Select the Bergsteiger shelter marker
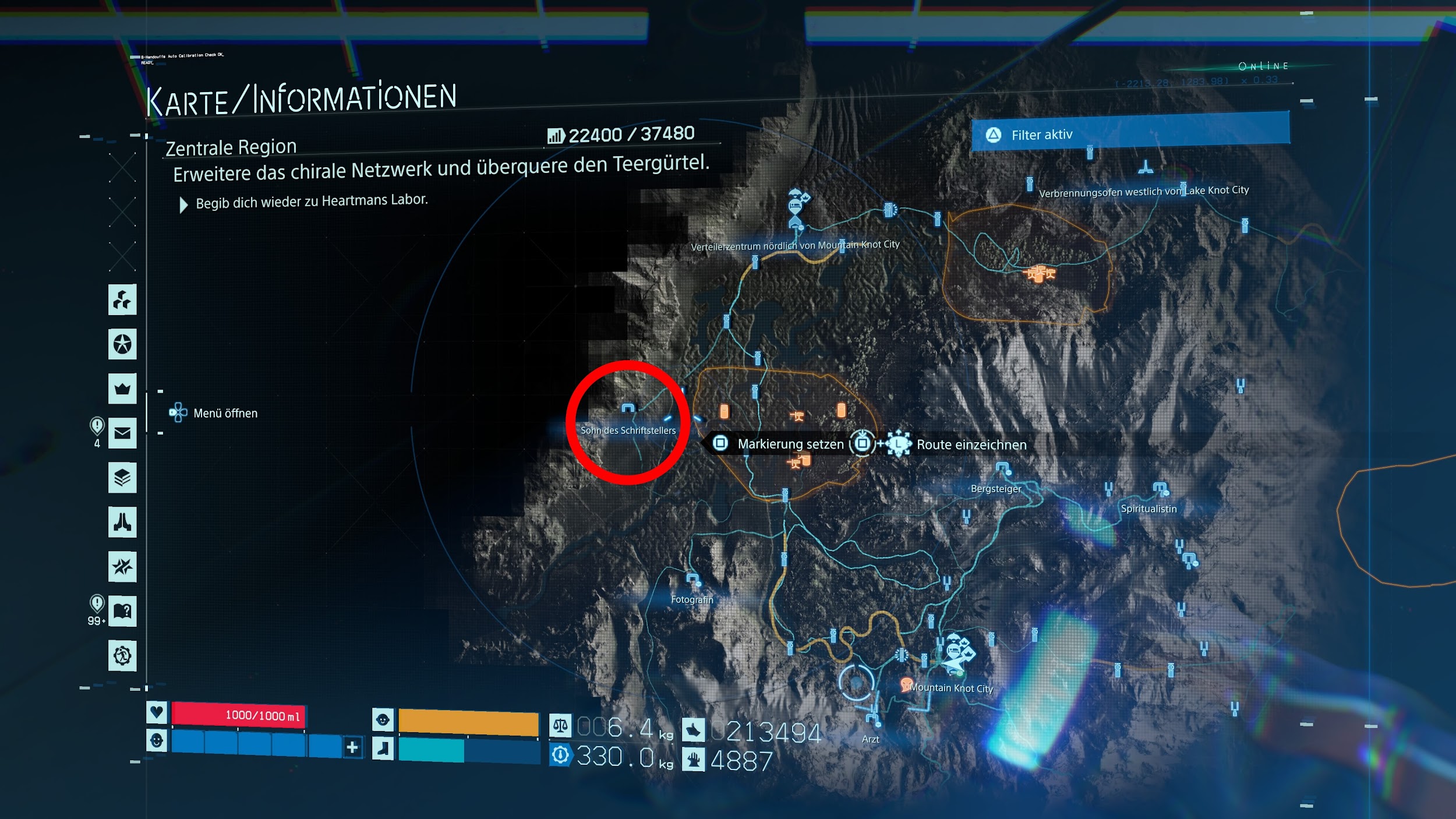Screen dimensions: 1456x819 (x=1002, y=469)
